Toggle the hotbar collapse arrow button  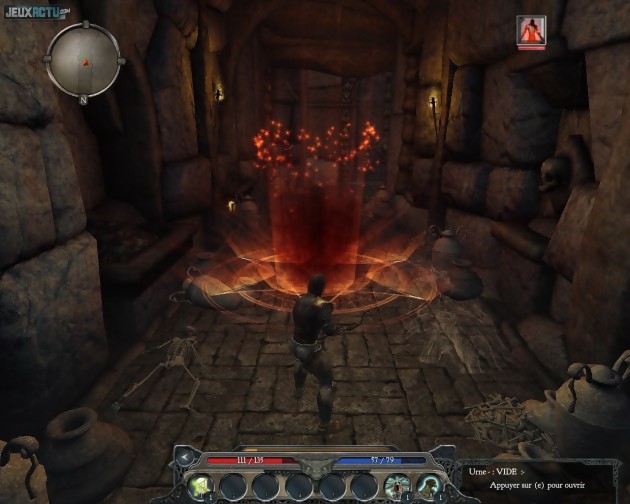(184, 459)
